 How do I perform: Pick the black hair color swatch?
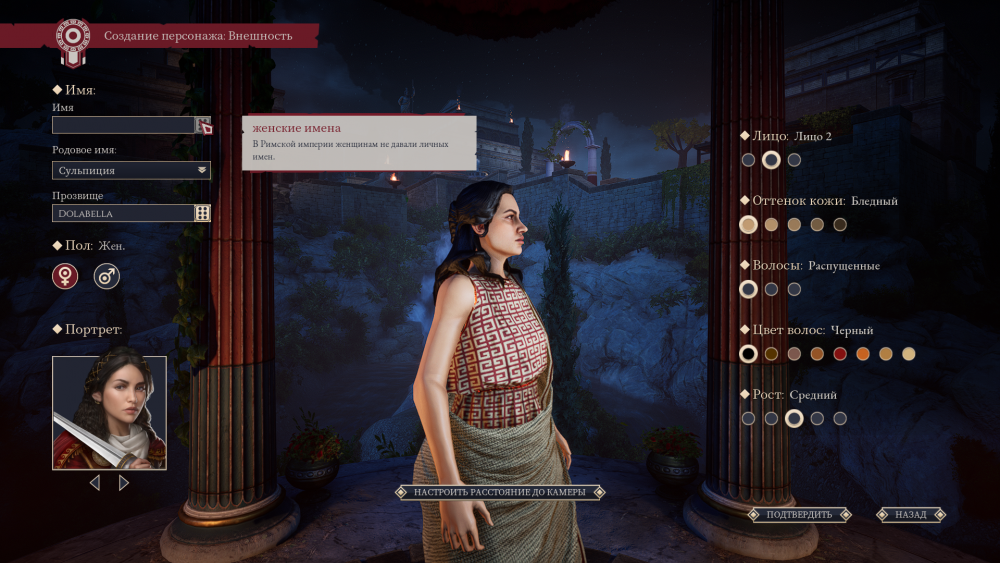click(748, 354)
